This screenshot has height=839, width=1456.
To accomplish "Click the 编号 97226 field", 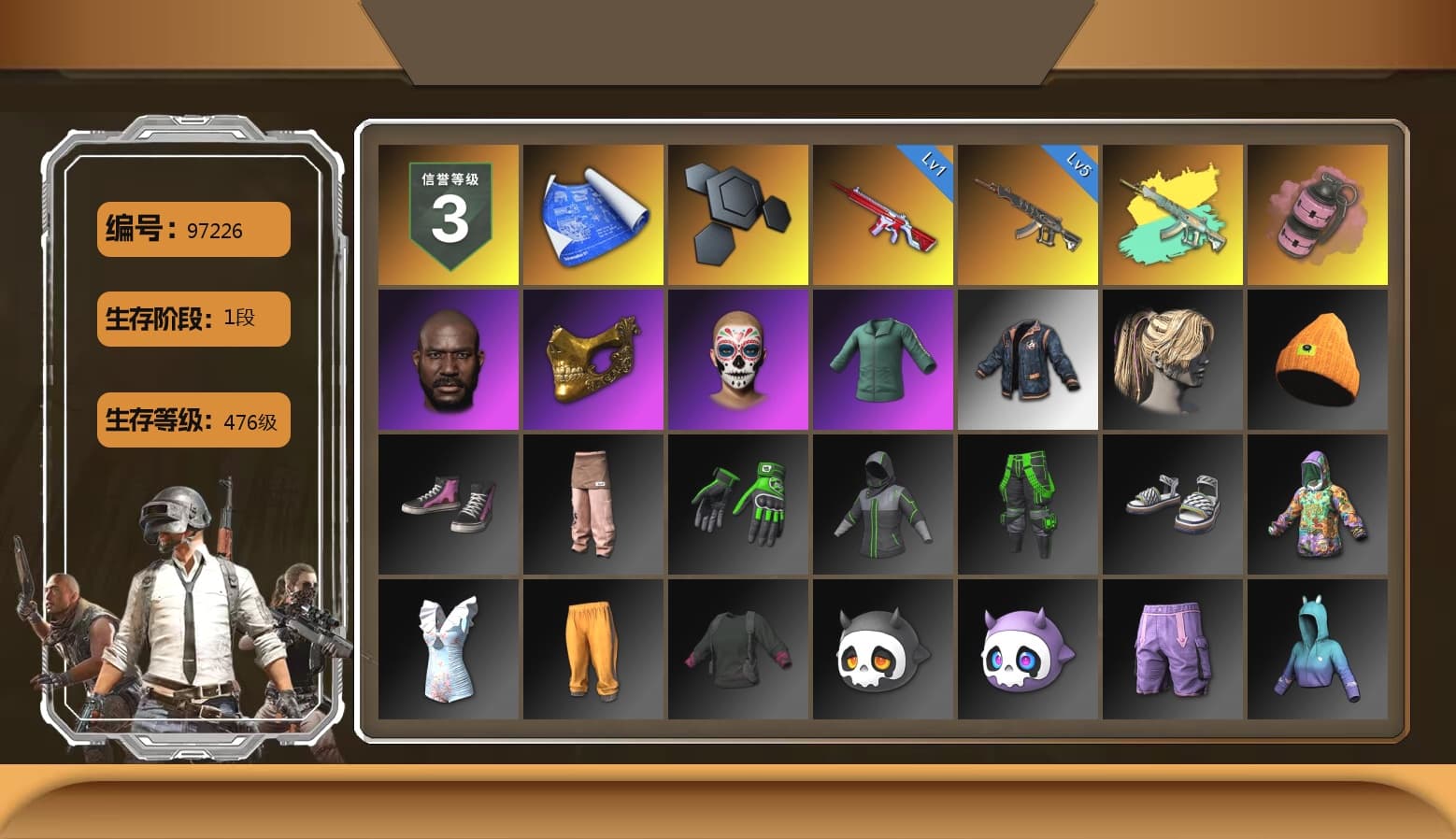I will (x=193, y=229).
